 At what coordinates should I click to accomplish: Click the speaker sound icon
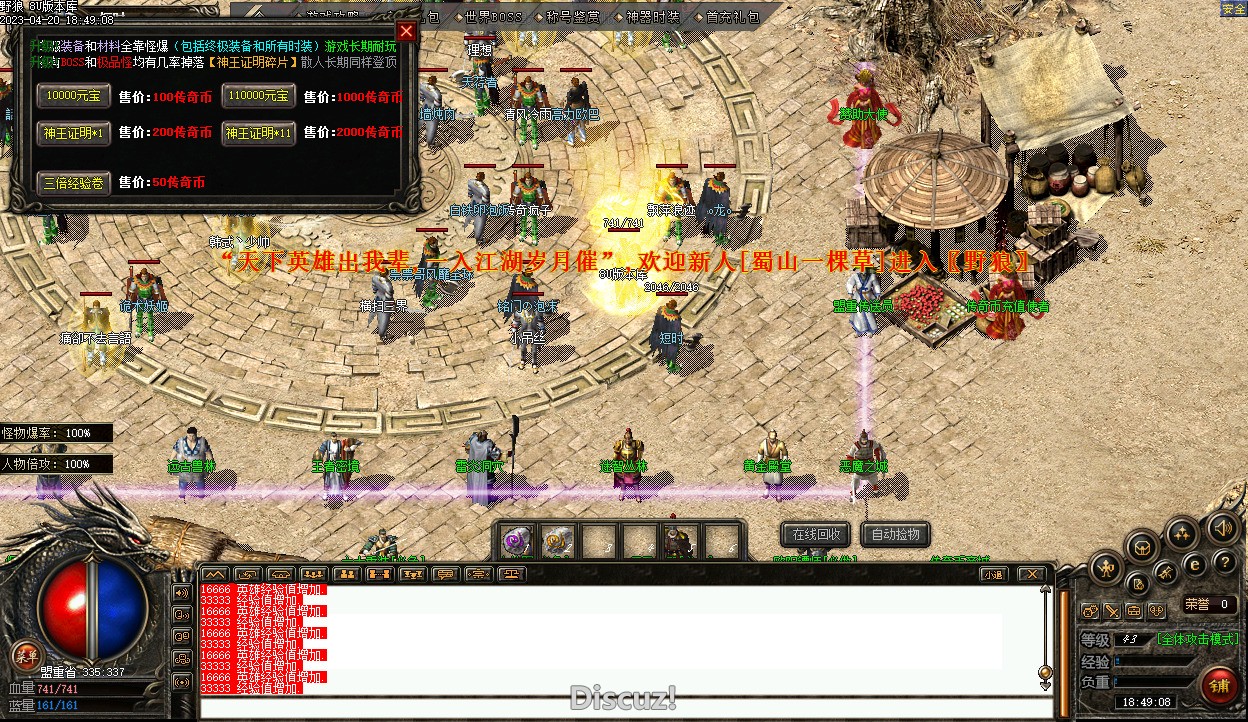[1222, 527]
